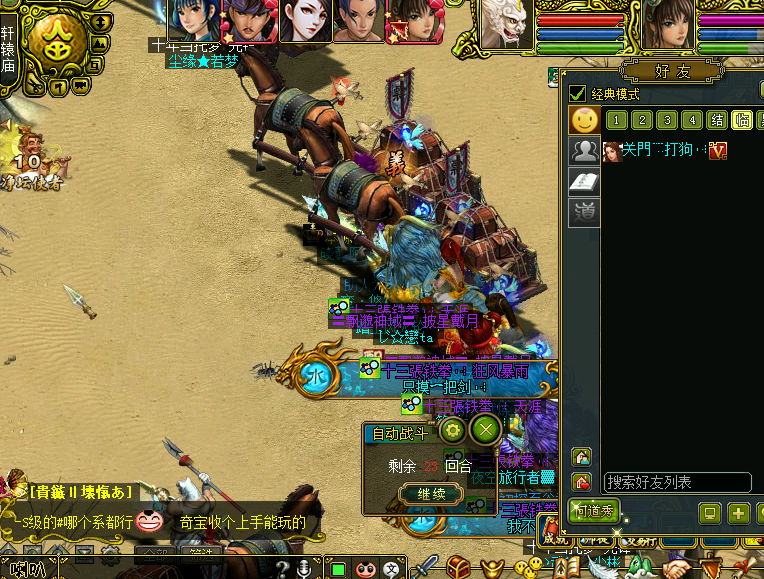The height and width of the screenshot is (579, 764).
Task: Close the auto-battle panel
Action: point(486,431)
